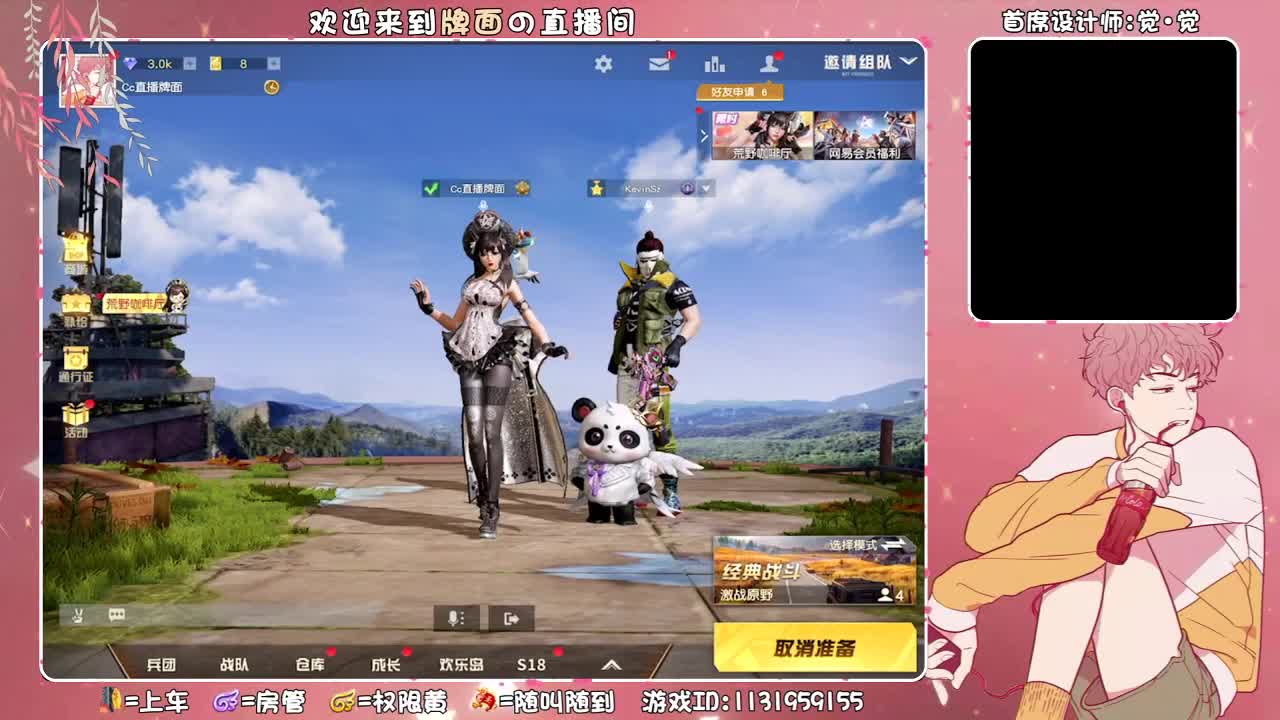Open the stats bar-chart icon
This screenshot has width=1280, height=720.
(x=713, y=62)
